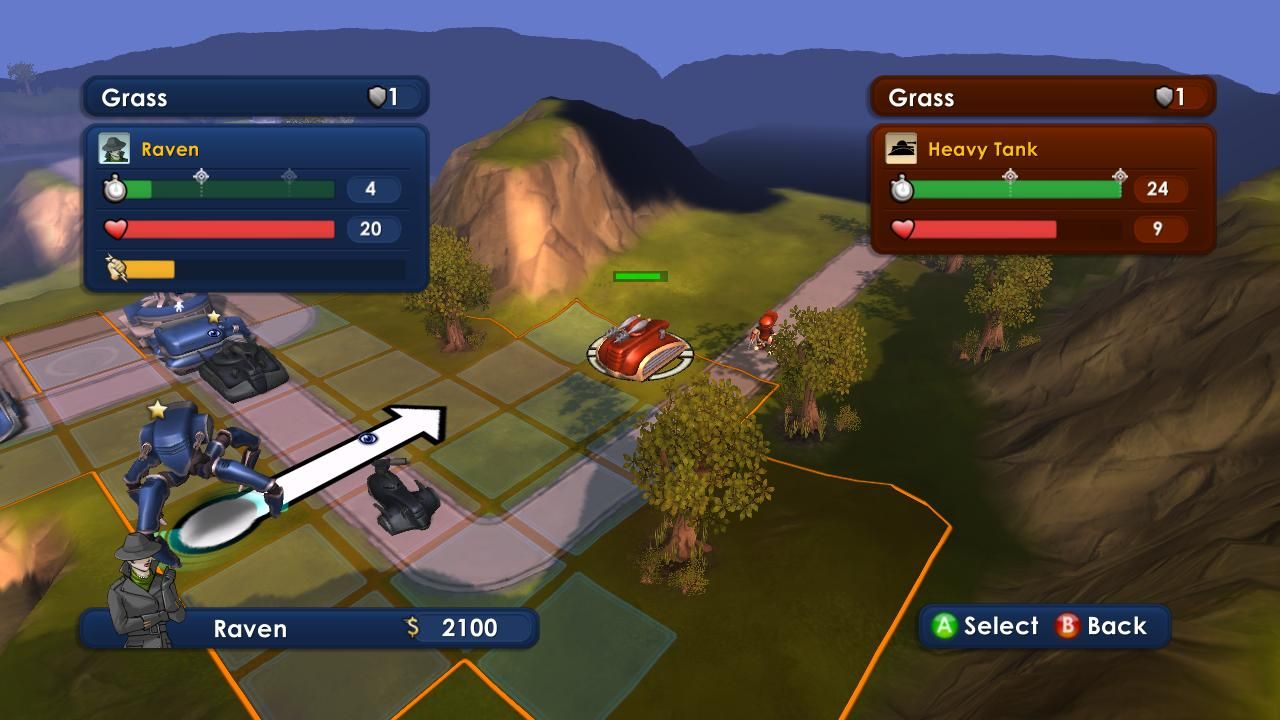Click the Heavy Tank icon in the enemy panel
Image resolution: width=1280 pixels, height=720 pixels.
(x=901, y=149)
